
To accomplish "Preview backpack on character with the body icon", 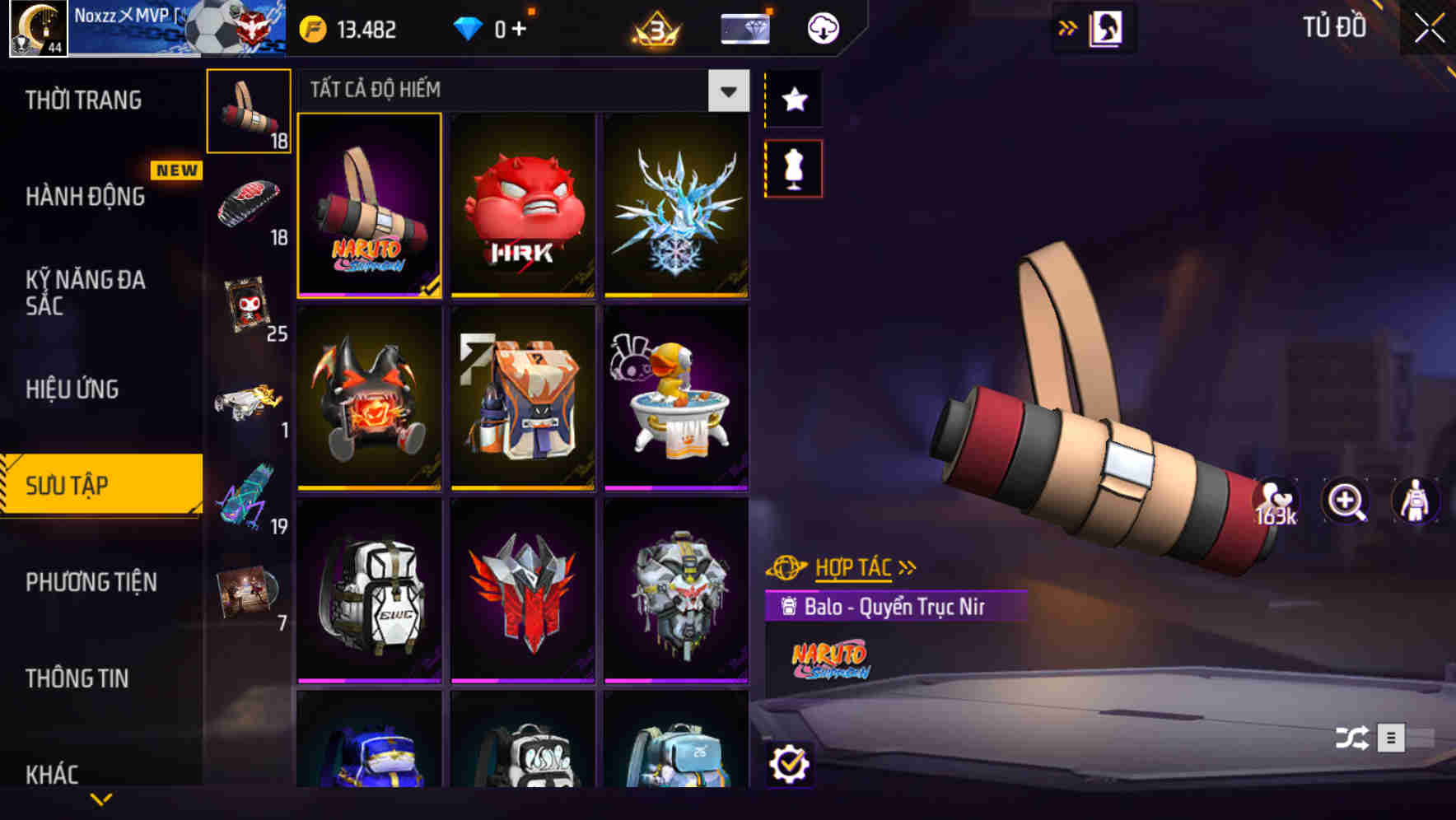I will [x=1414, y=501].
